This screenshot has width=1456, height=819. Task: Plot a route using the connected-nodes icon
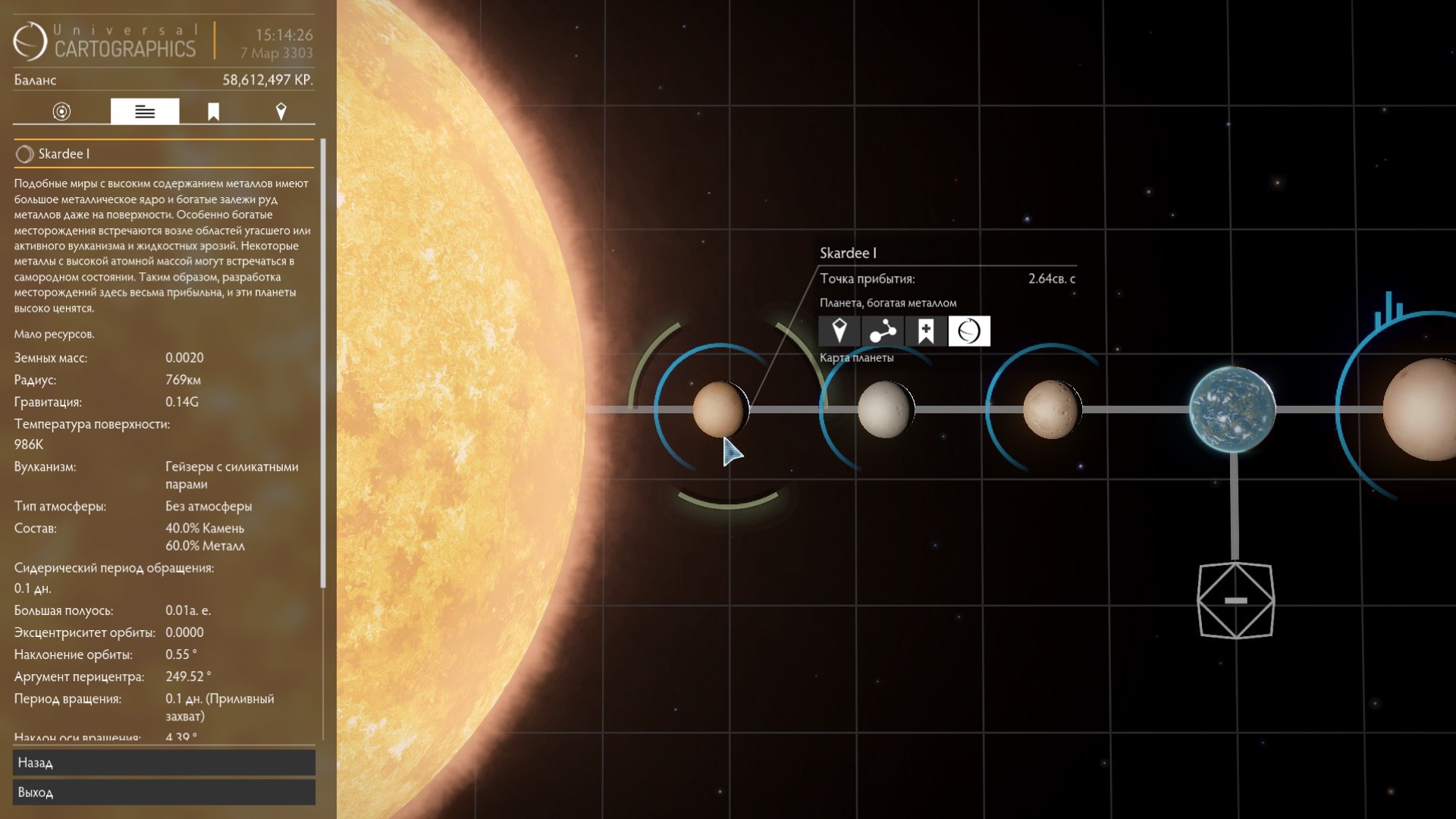coord(883,331)
